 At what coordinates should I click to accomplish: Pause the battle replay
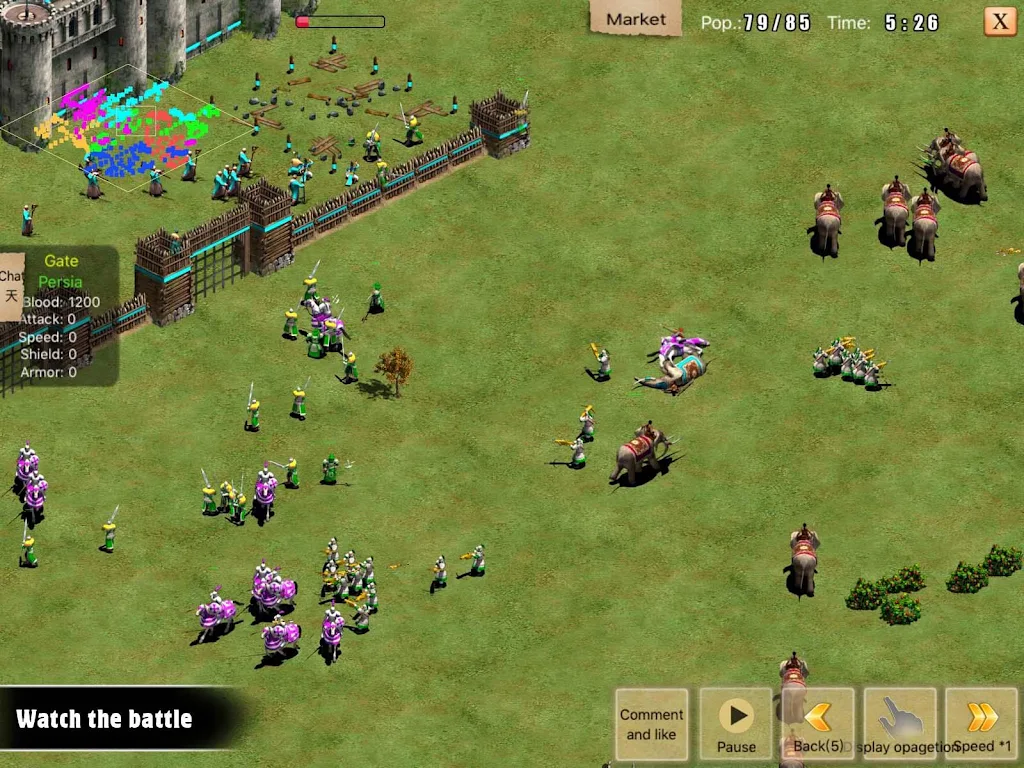[x=736, y=724]
